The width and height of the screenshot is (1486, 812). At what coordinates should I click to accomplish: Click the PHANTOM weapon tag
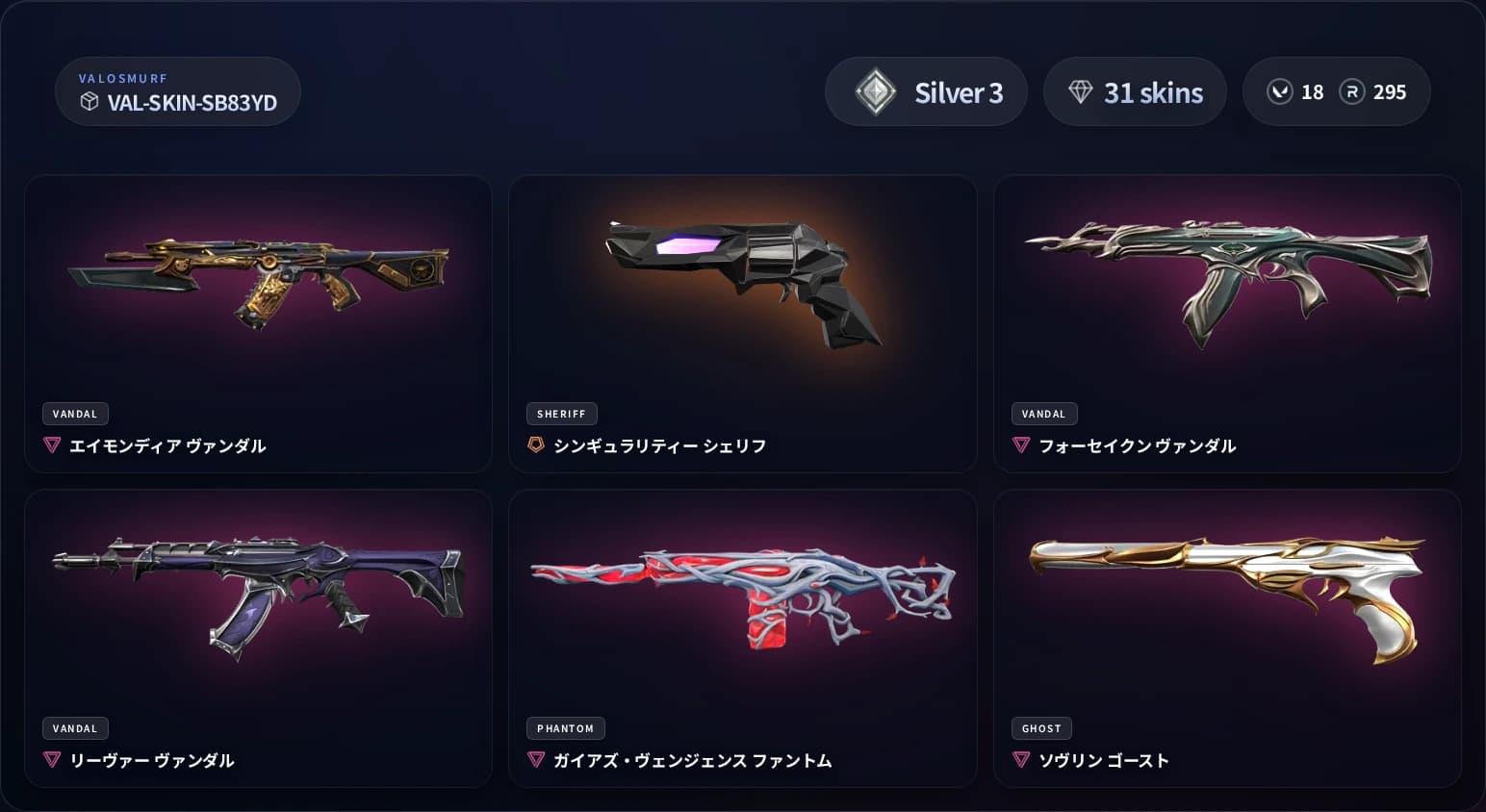point(566,728)
